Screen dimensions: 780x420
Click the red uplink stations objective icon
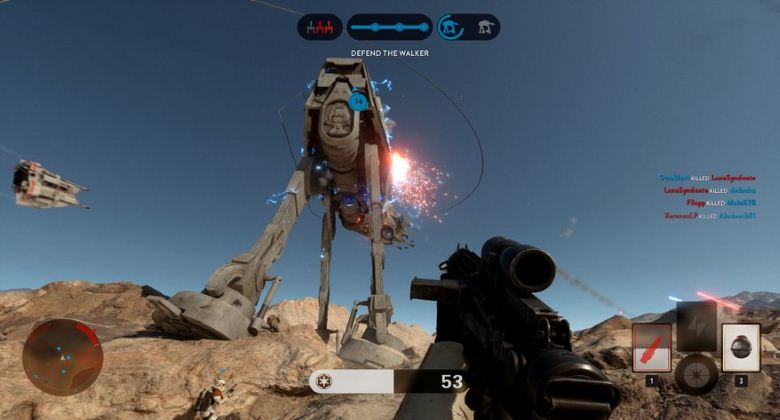click(x=320, y=27)
